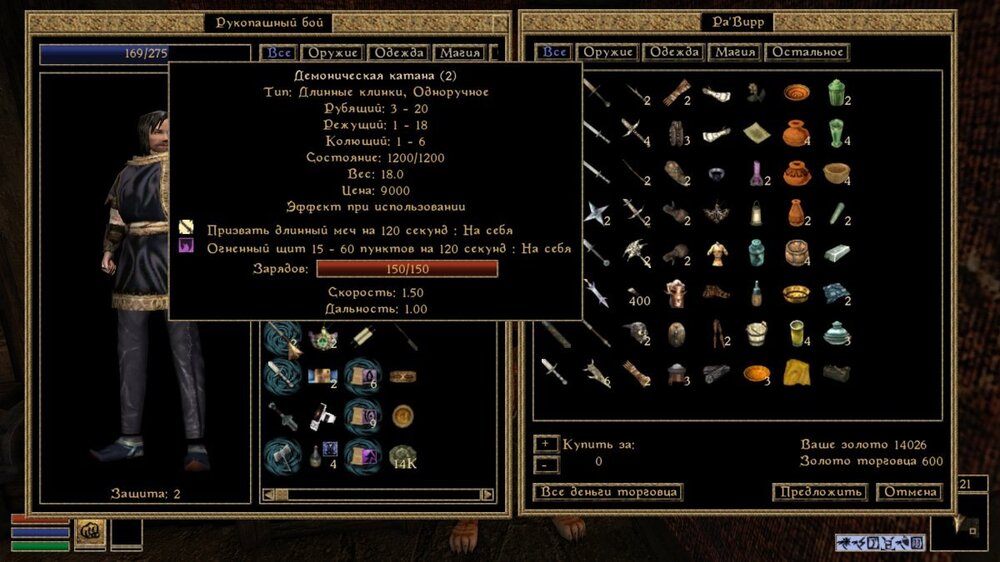The width and height of the screenshot is (1000, 562).
Task: Click the 14K gold pile in inventory
Action: (403, 456)
